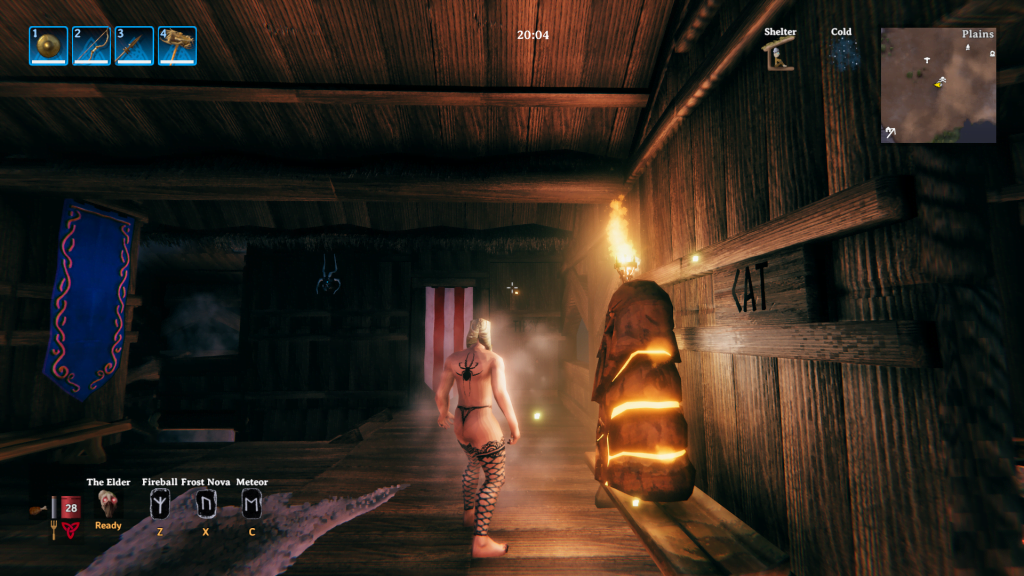Screen dimensions: 1024x576
Task: Select the round shield in hotbar slot 1
Action: coord(48,45)
